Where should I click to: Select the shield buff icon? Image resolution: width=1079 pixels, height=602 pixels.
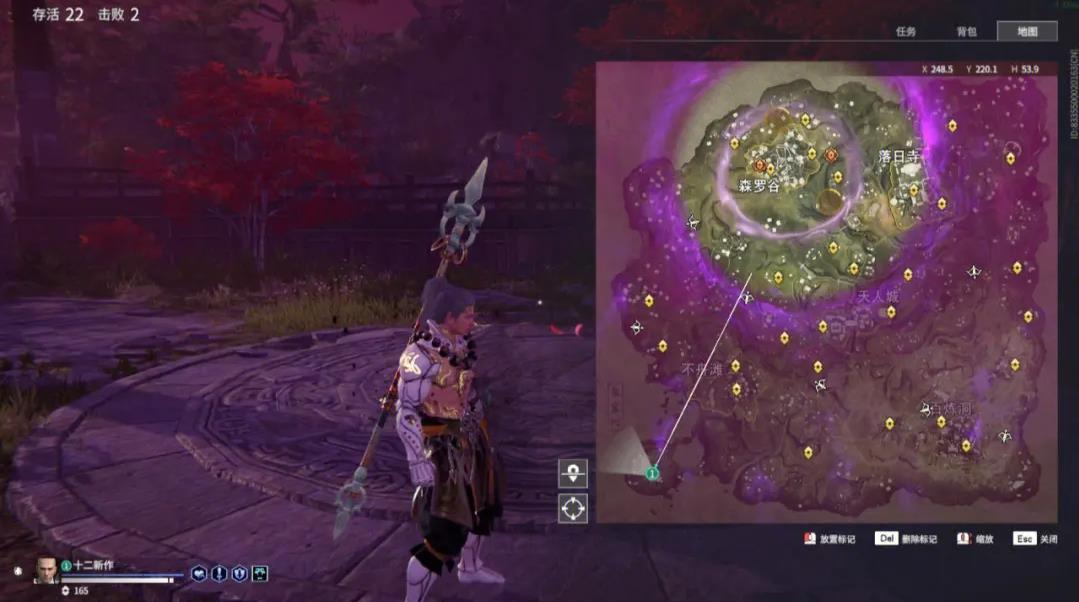pyautogui.click(x=239, y=573)
